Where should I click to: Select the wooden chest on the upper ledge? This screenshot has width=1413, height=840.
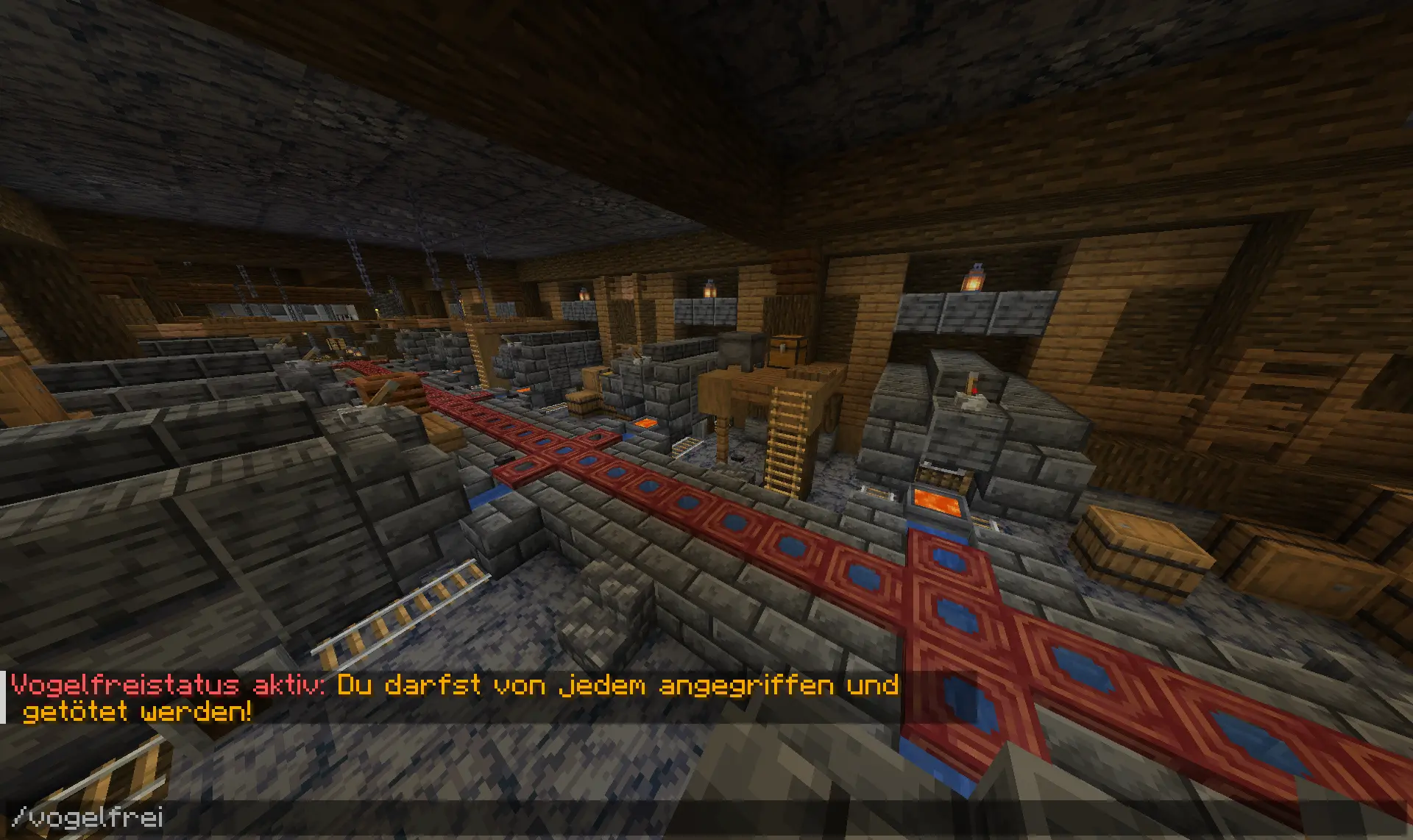789,352
